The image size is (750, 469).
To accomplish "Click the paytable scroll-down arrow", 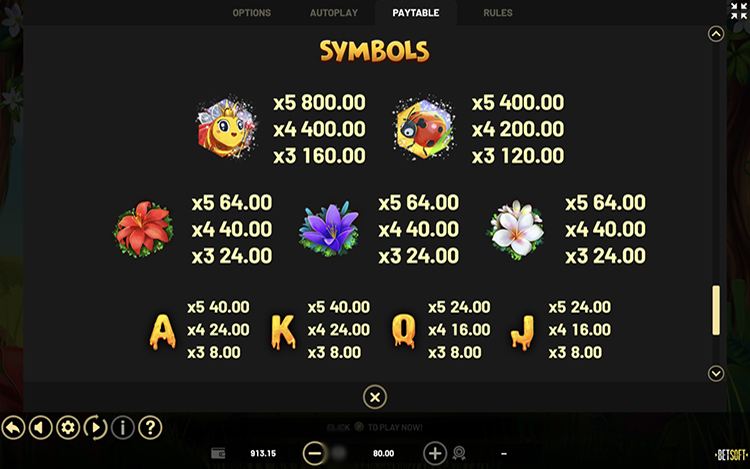I will (715, 373).
